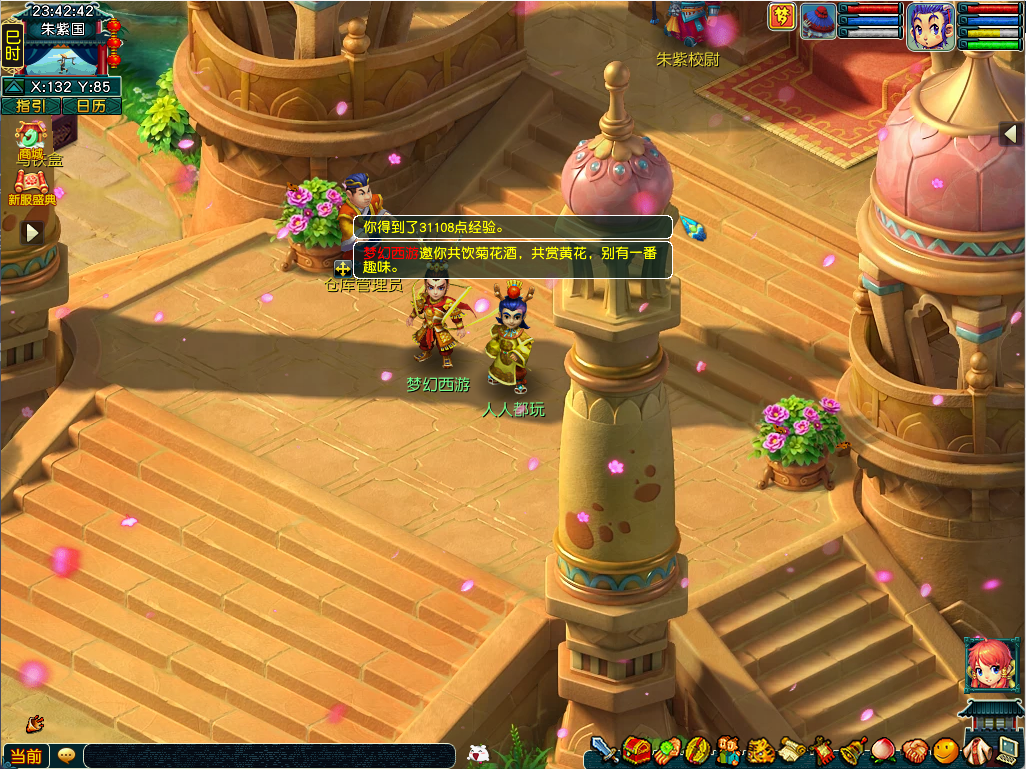Open the 指引 guide button
This screenshot has width=1026, height=769.
(31, 106)
